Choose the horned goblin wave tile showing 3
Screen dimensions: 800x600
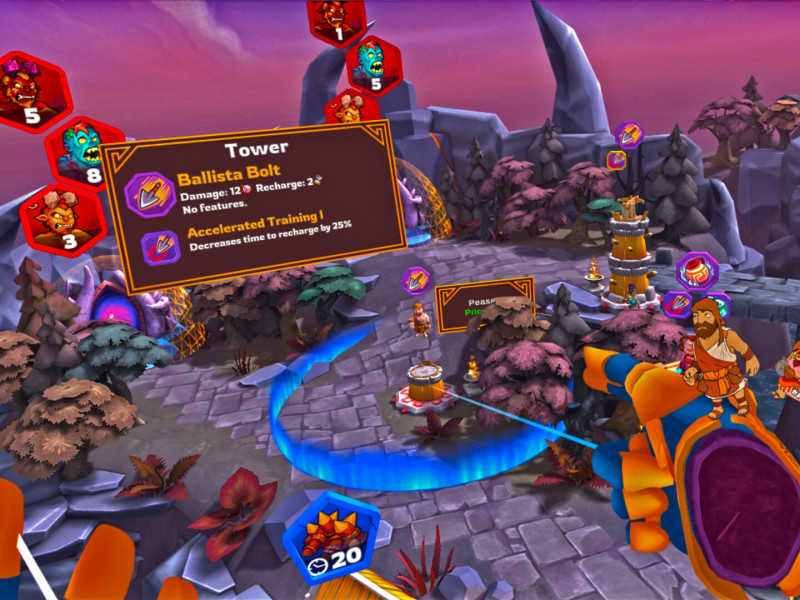point(62,219)
